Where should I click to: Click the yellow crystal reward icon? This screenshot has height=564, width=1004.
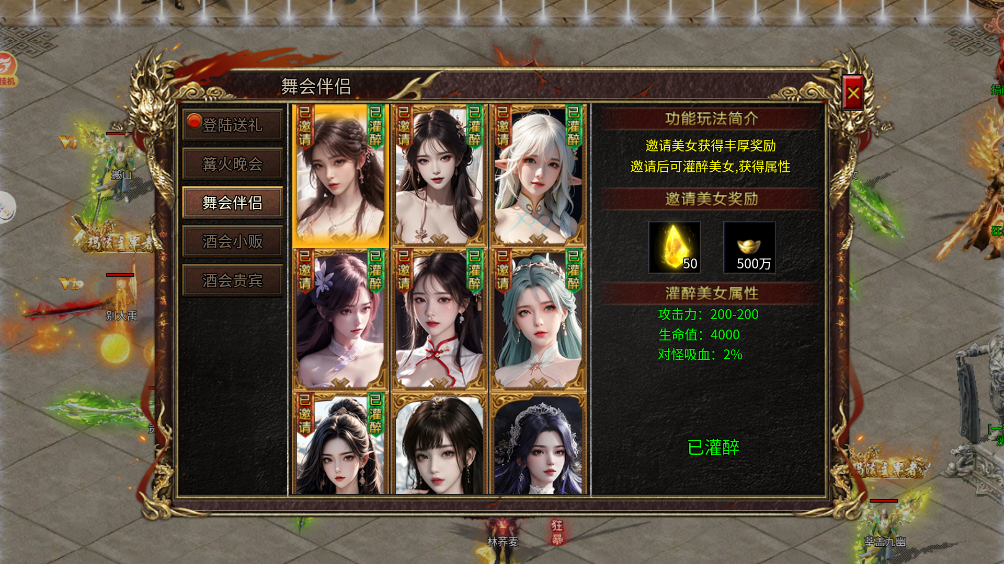click(675, 247)
